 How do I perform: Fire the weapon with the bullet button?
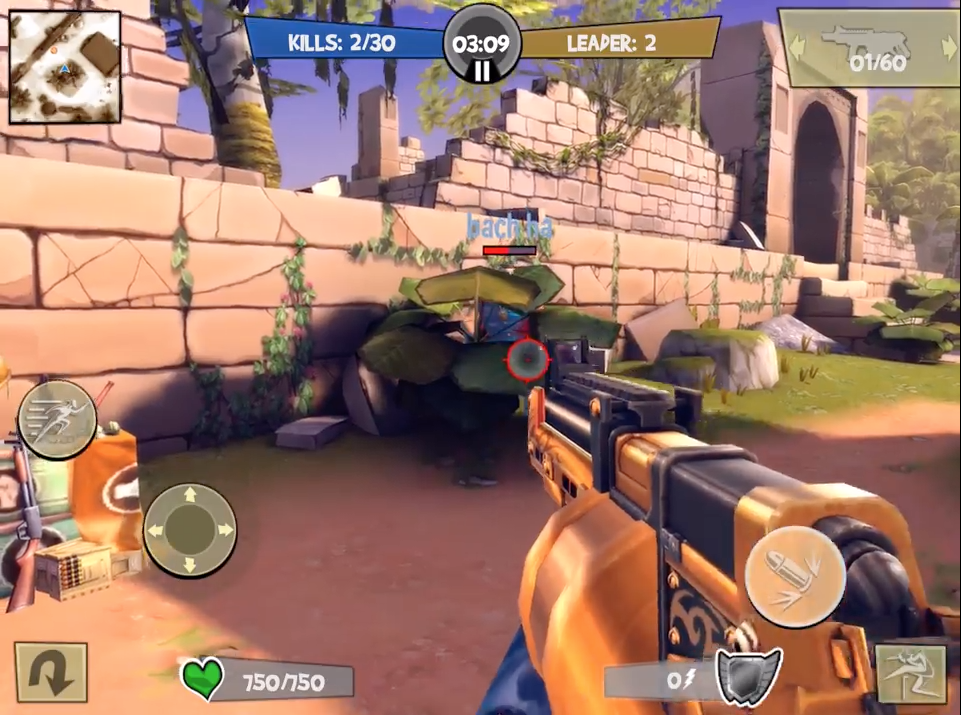pos(795,576)
